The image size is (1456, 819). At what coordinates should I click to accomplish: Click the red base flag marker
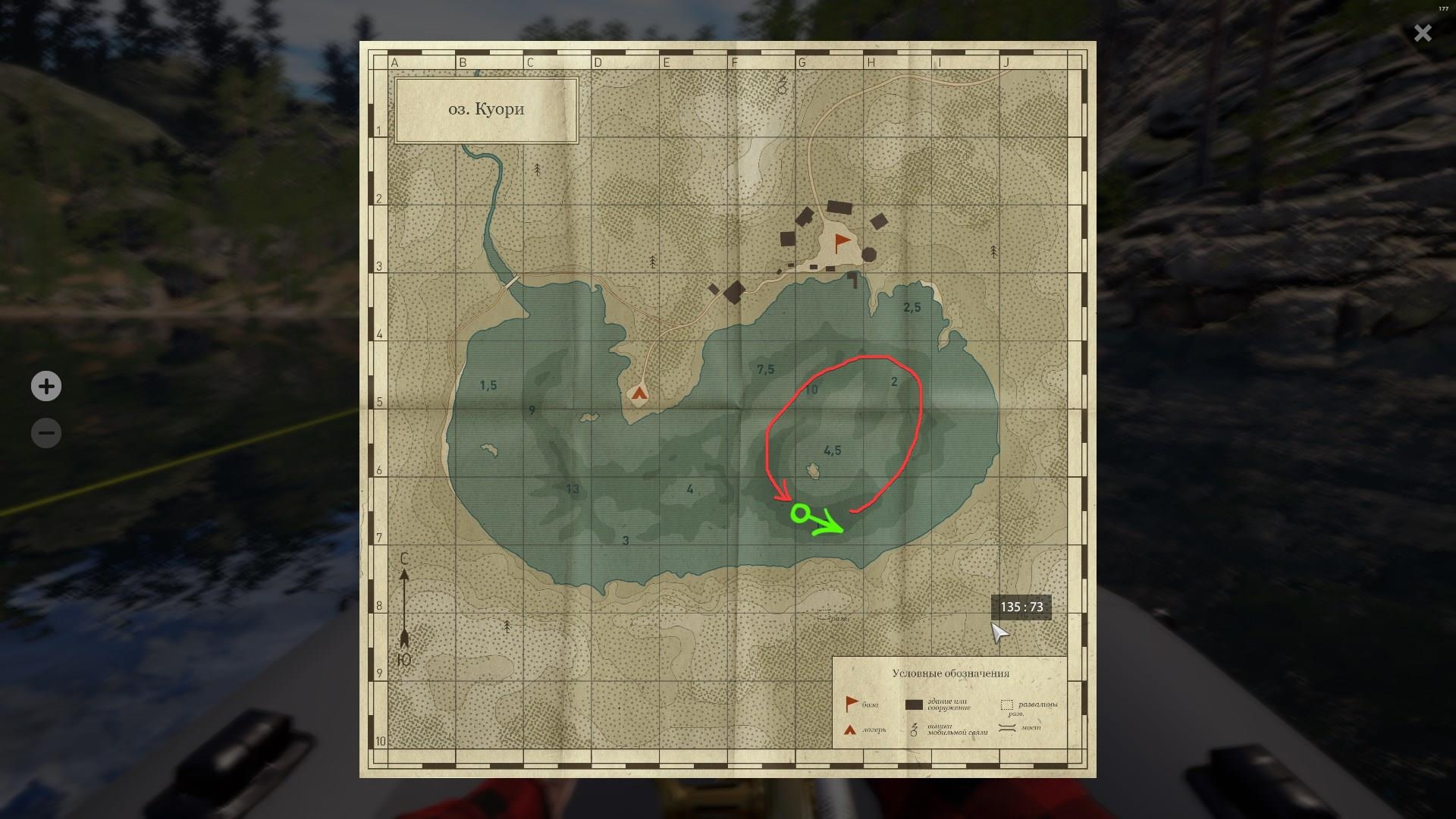(x=842, y=243)
